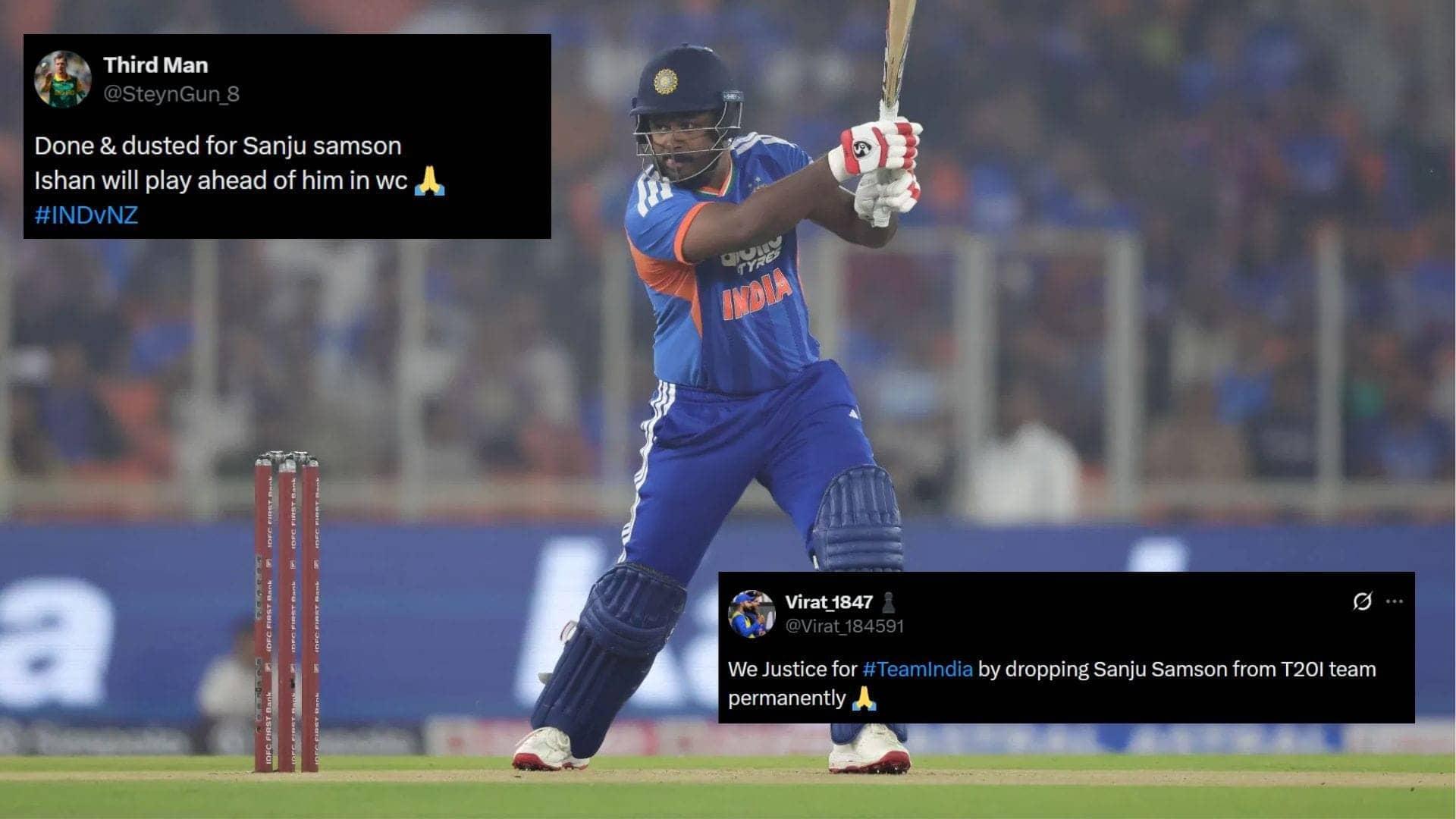
Task: Select the Third Man display name
Action: (154, 65)
